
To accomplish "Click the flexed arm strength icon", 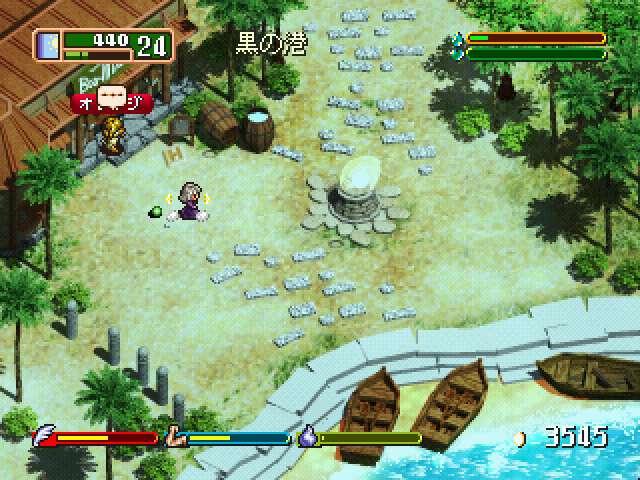I will 176,437.
